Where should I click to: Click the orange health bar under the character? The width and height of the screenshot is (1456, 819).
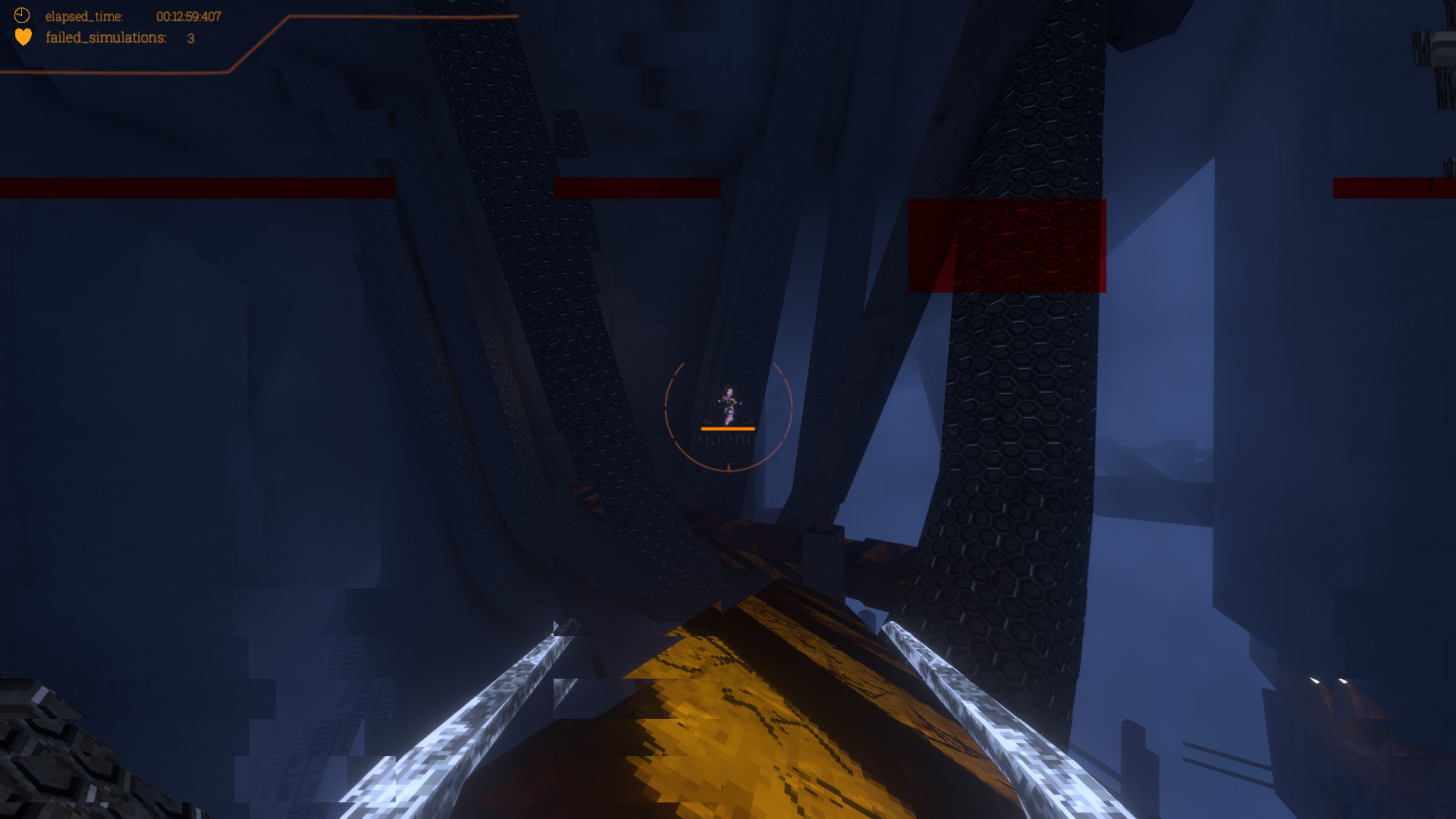(728, 429)
